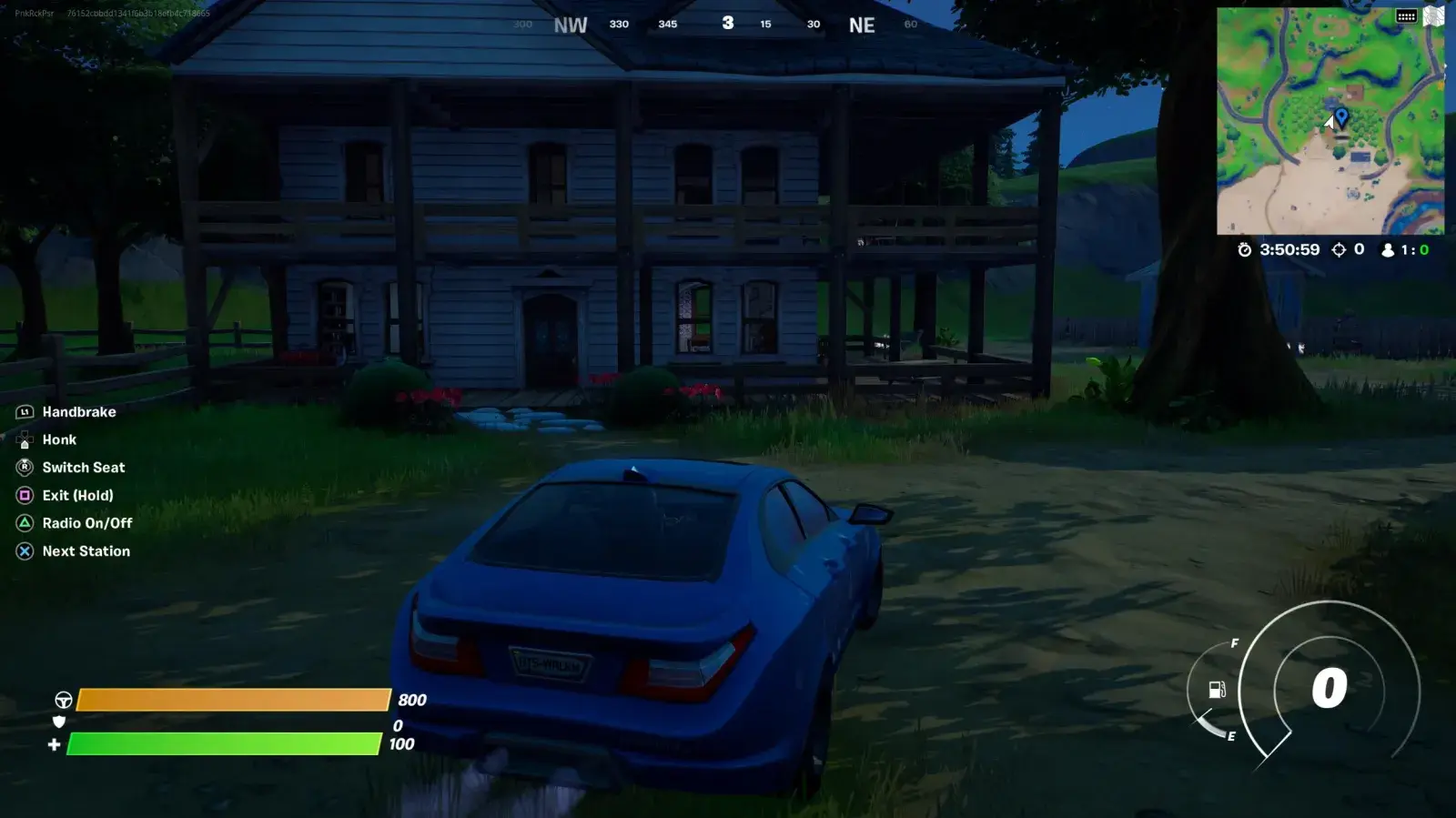The image size is (1456, 818).
Task: Toggle the Exit (Hold) square icon
Action: (x=25, y=495)
